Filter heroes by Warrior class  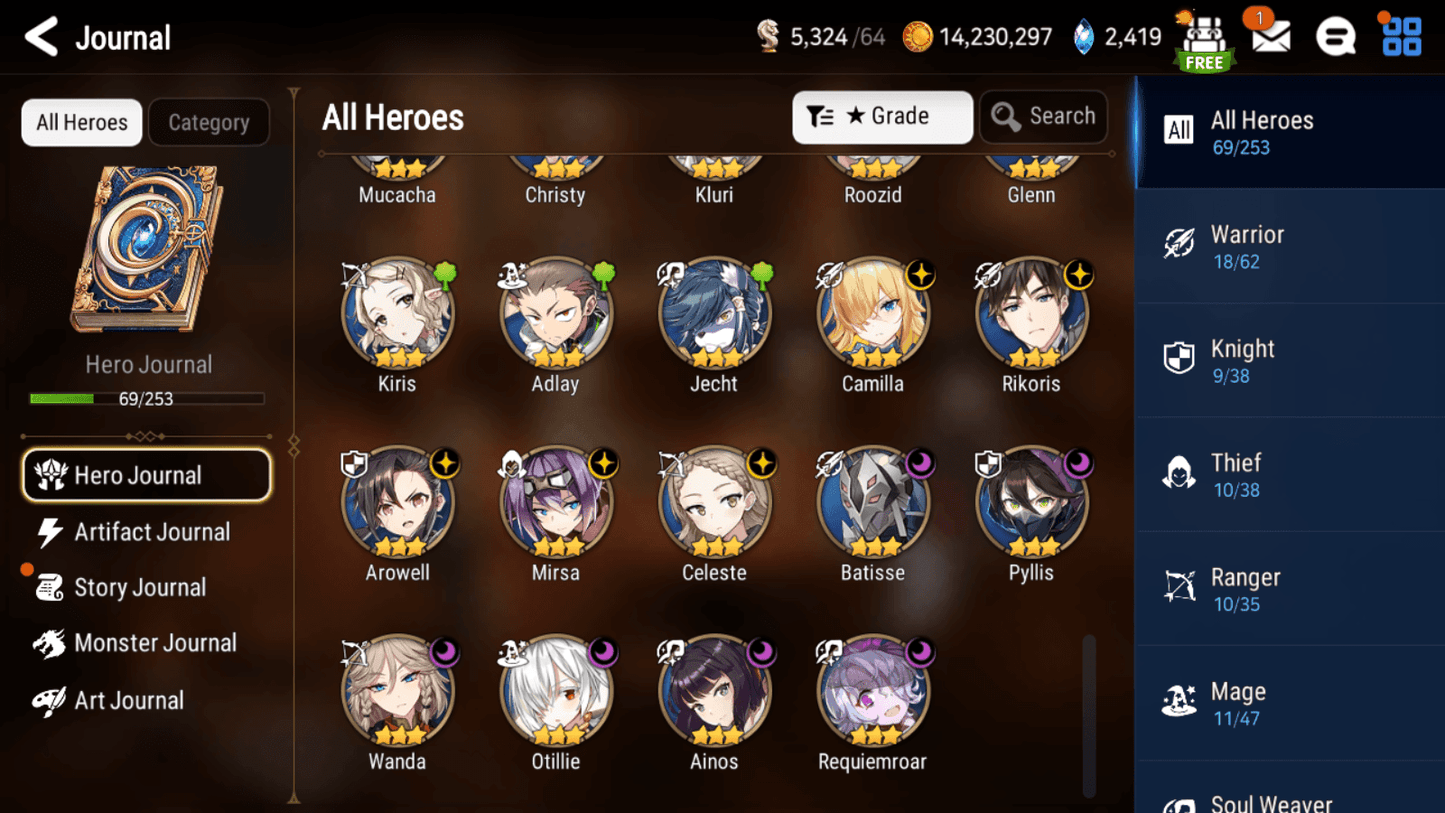1288,246
